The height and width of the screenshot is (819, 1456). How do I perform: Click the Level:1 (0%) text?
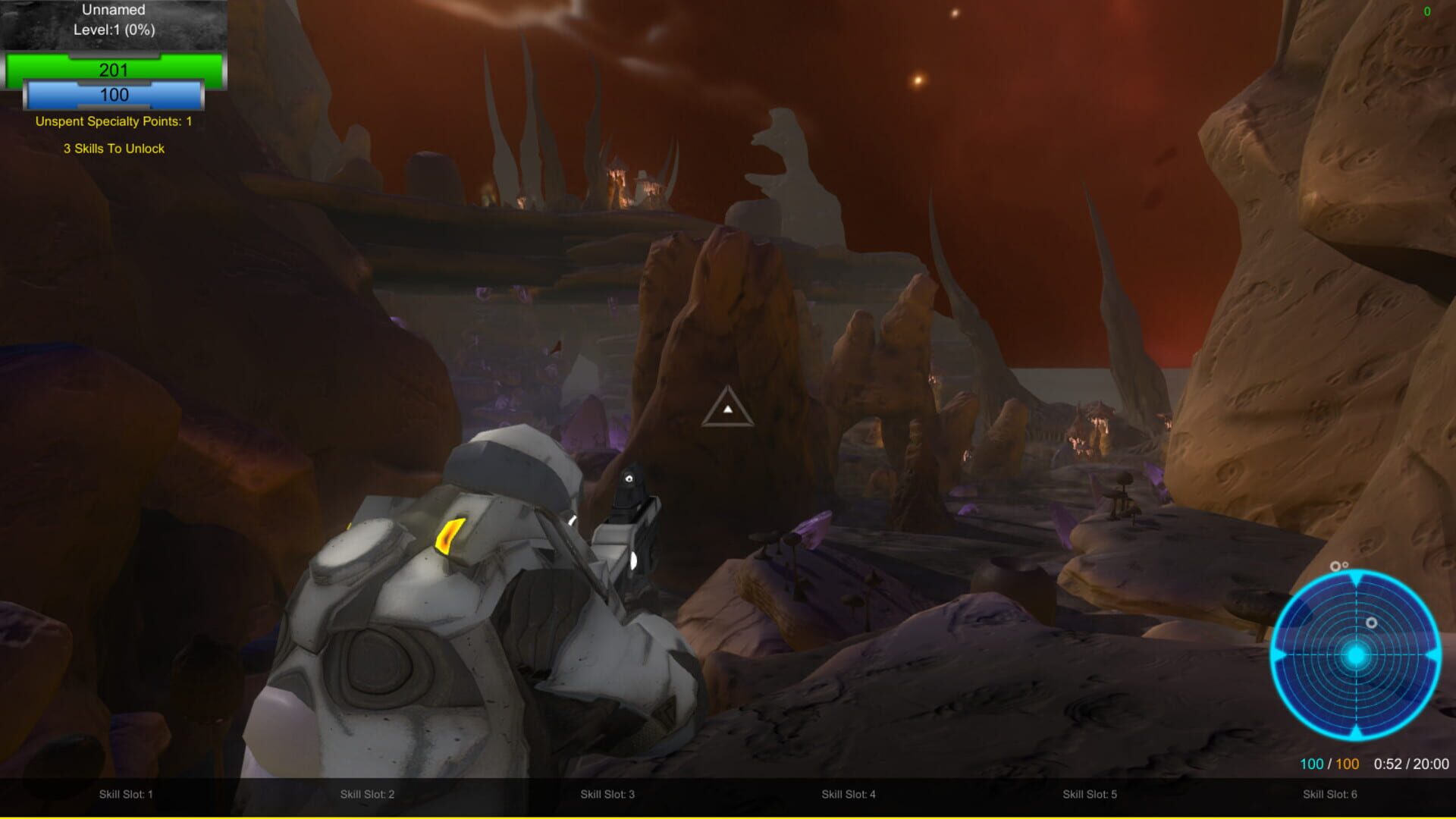[114, 32]
